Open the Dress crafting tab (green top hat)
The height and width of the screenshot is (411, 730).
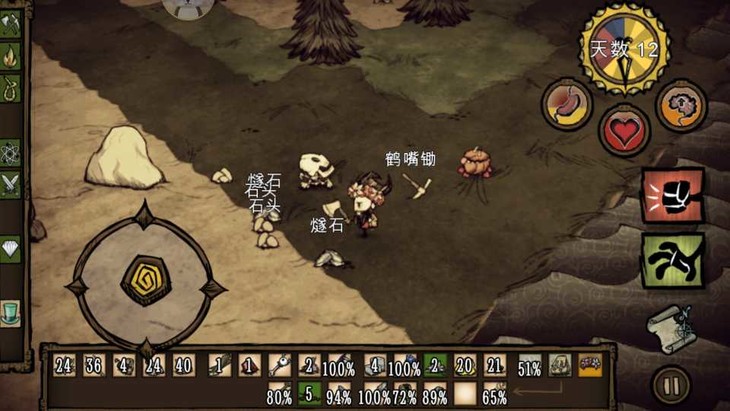coord(10,311)
